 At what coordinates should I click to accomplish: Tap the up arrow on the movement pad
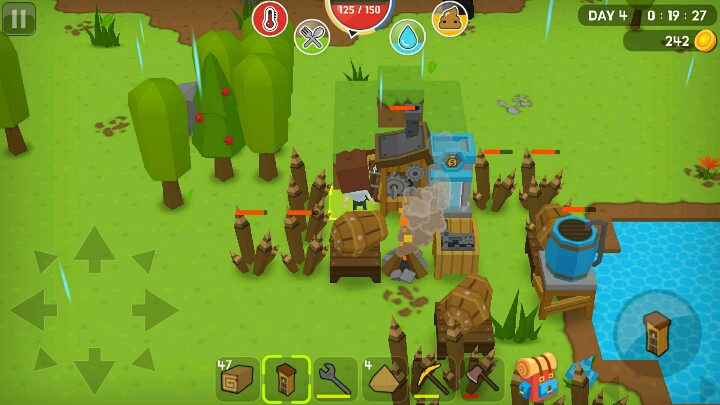click(94, 249)
